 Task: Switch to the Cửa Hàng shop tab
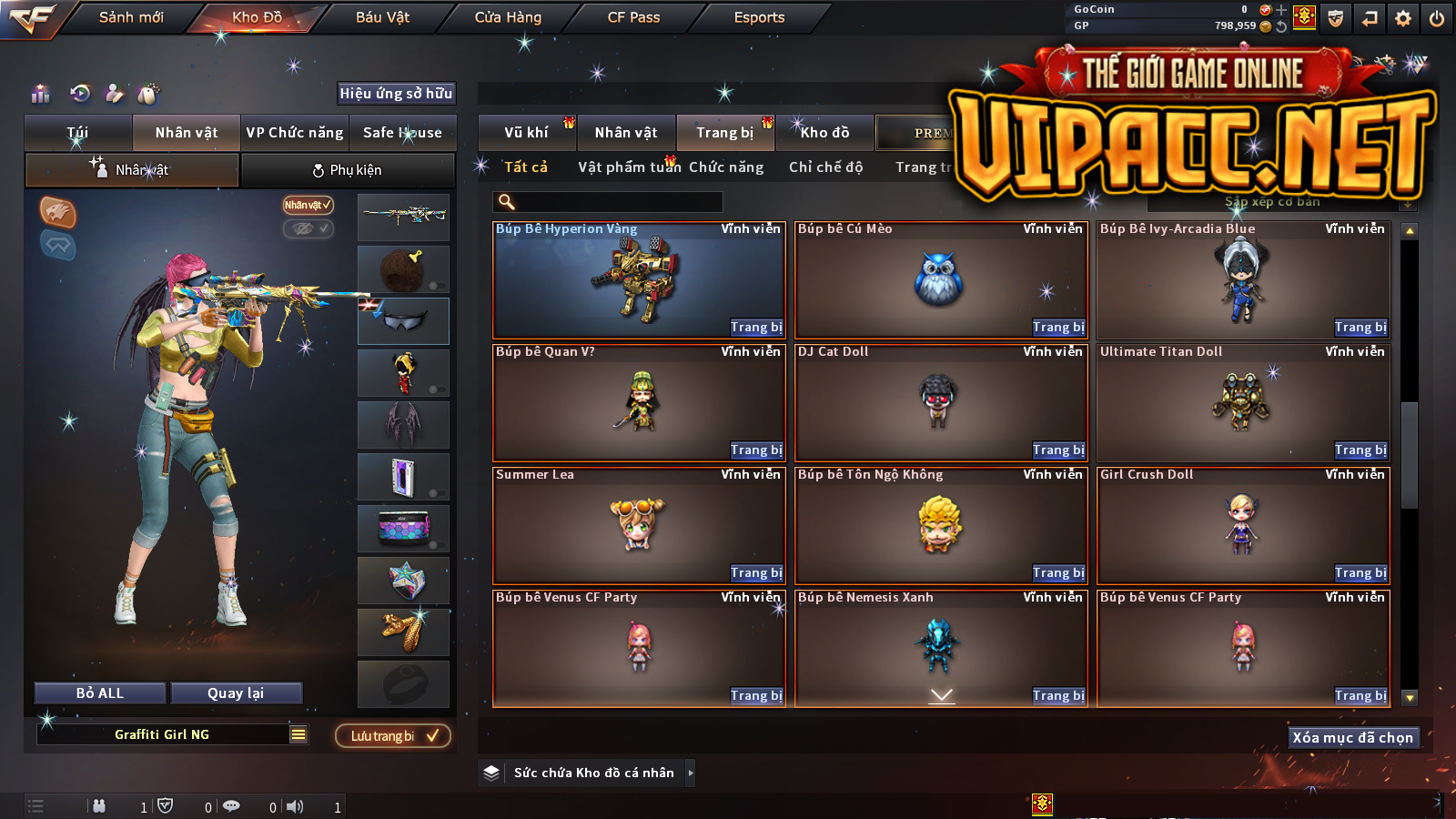coord(508,17)
